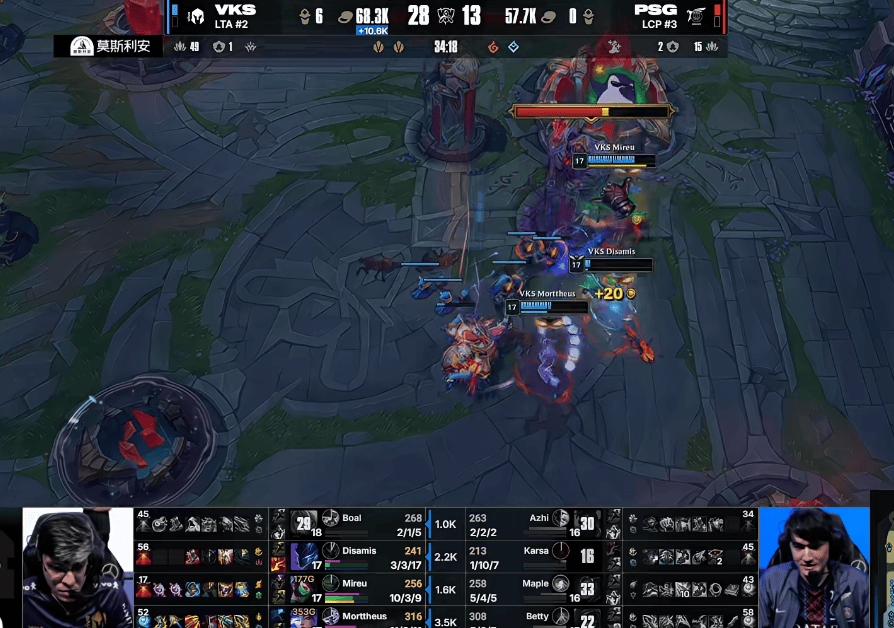
Task: Click Morttheus's name in the scoreboard
Action: [x=364, y=616]
